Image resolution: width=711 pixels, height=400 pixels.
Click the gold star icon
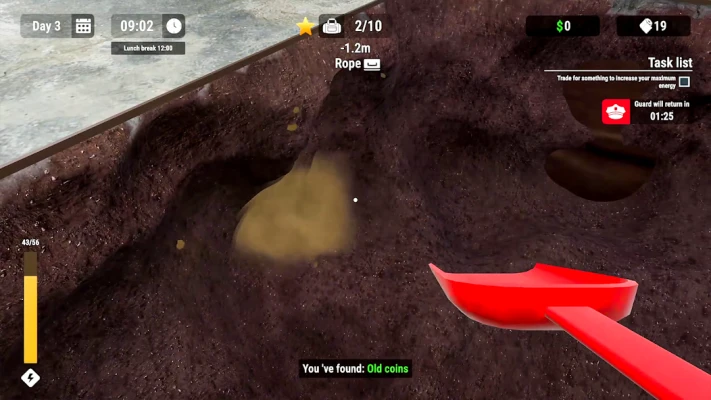[305, 27]
